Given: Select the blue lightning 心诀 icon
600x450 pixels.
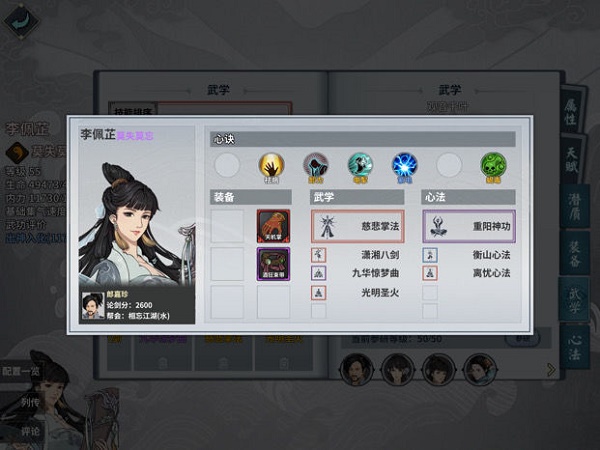Looking at the screenshot, I should 403,165.
